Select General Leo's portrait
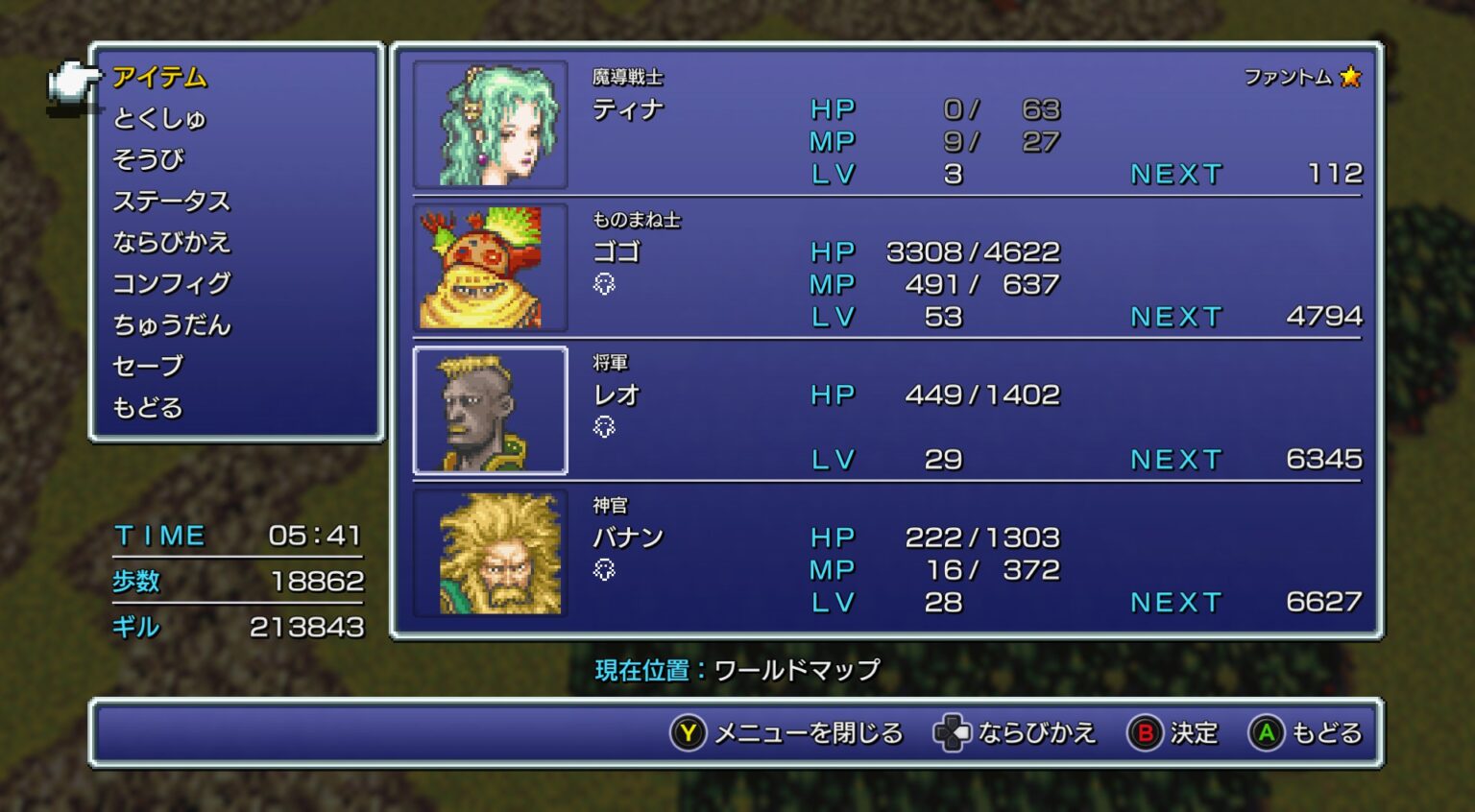This screenshot has height=812, width=1475. pyautogui.click(x=490, y=411)
